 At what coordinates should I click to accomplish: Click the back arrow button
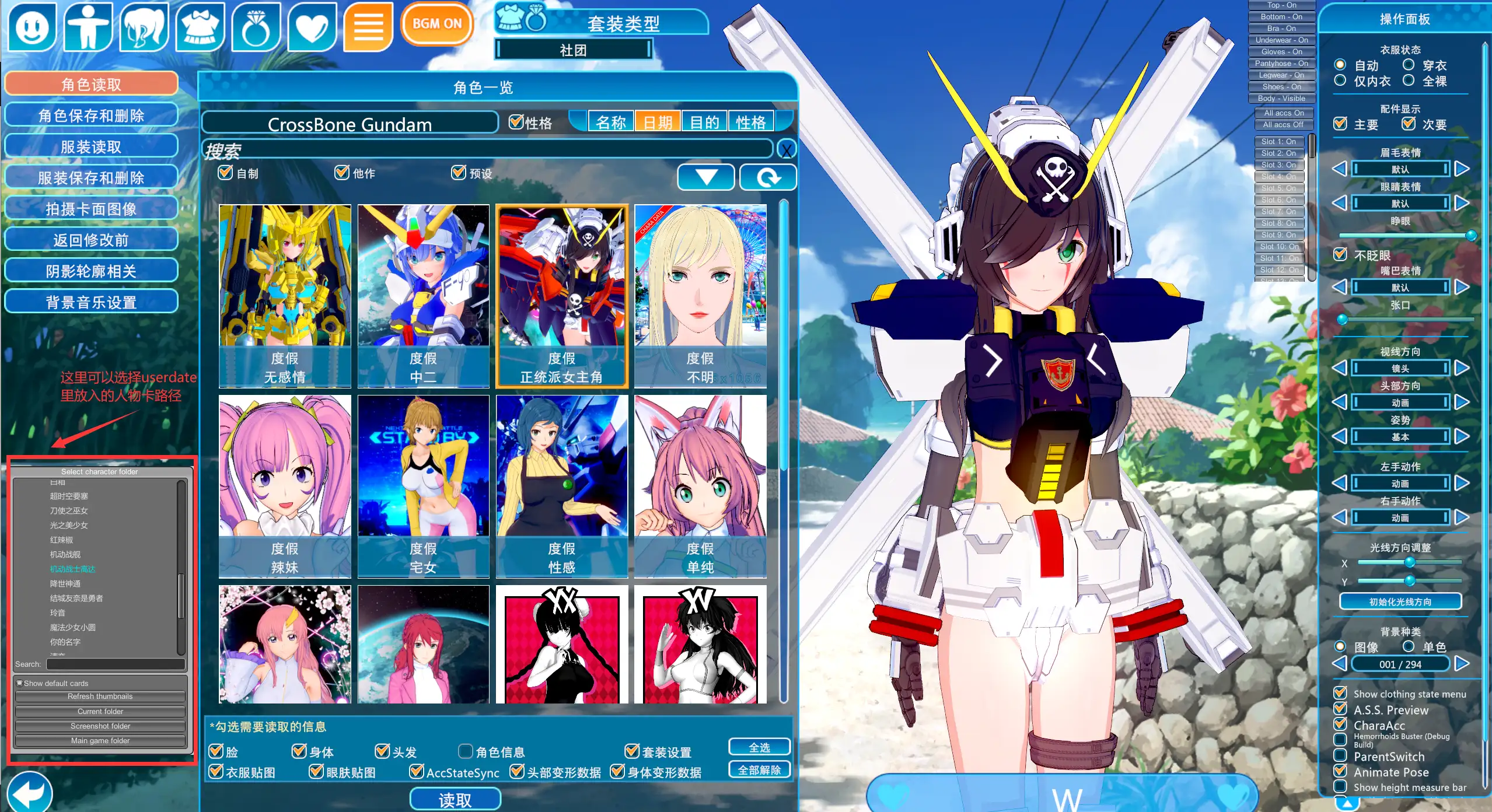click(29, 792)
